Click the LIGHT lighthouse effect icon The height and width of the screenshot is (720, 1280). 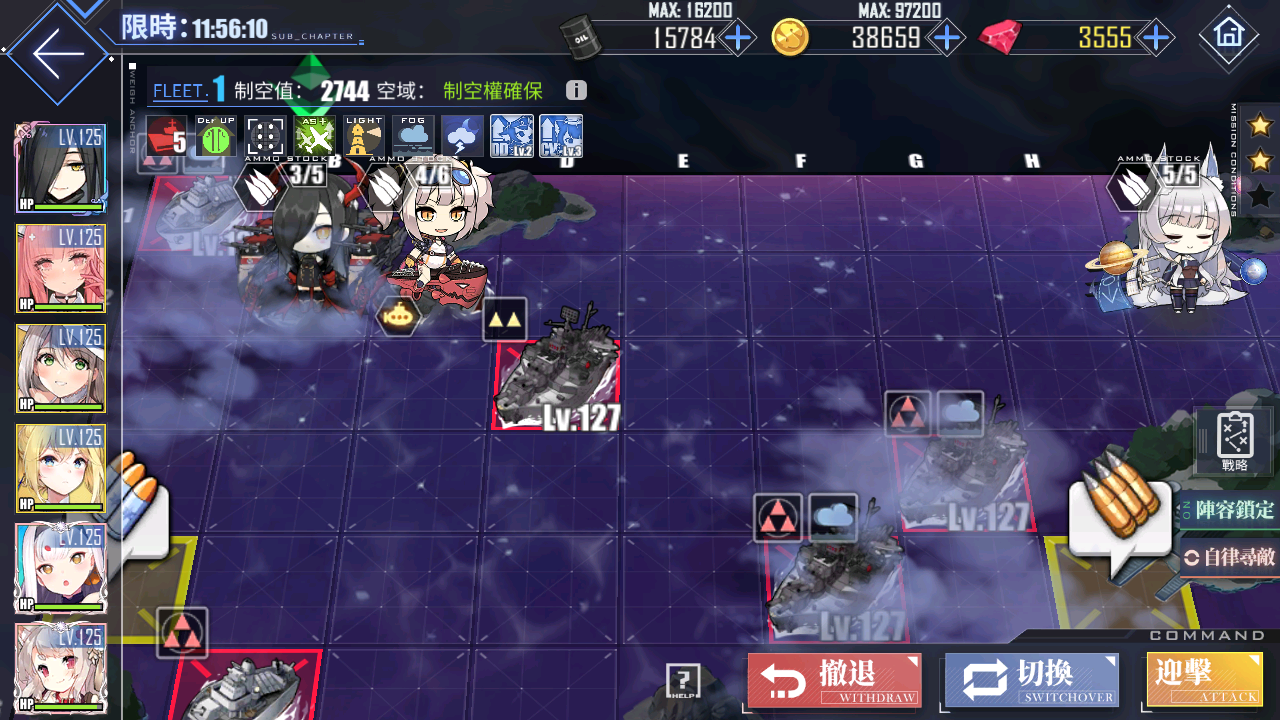[x=363, y=135]
